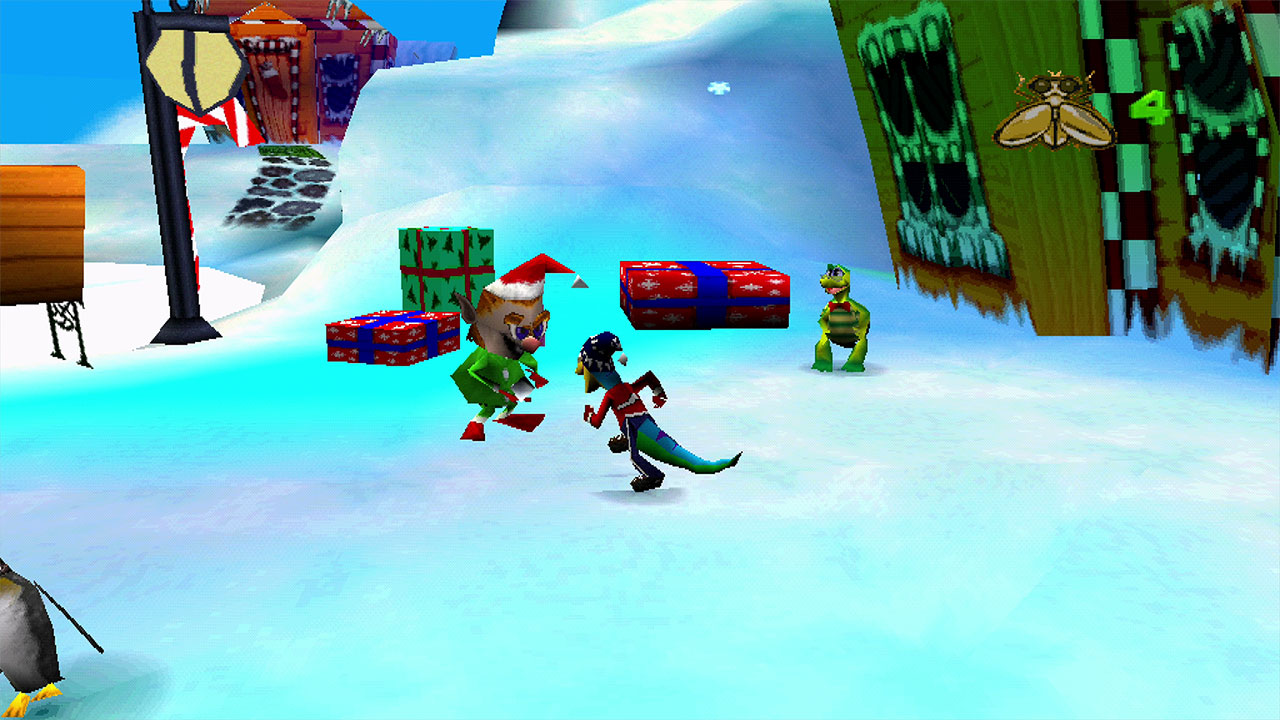Click the green turtle standing on the ice

click(838, 315)
